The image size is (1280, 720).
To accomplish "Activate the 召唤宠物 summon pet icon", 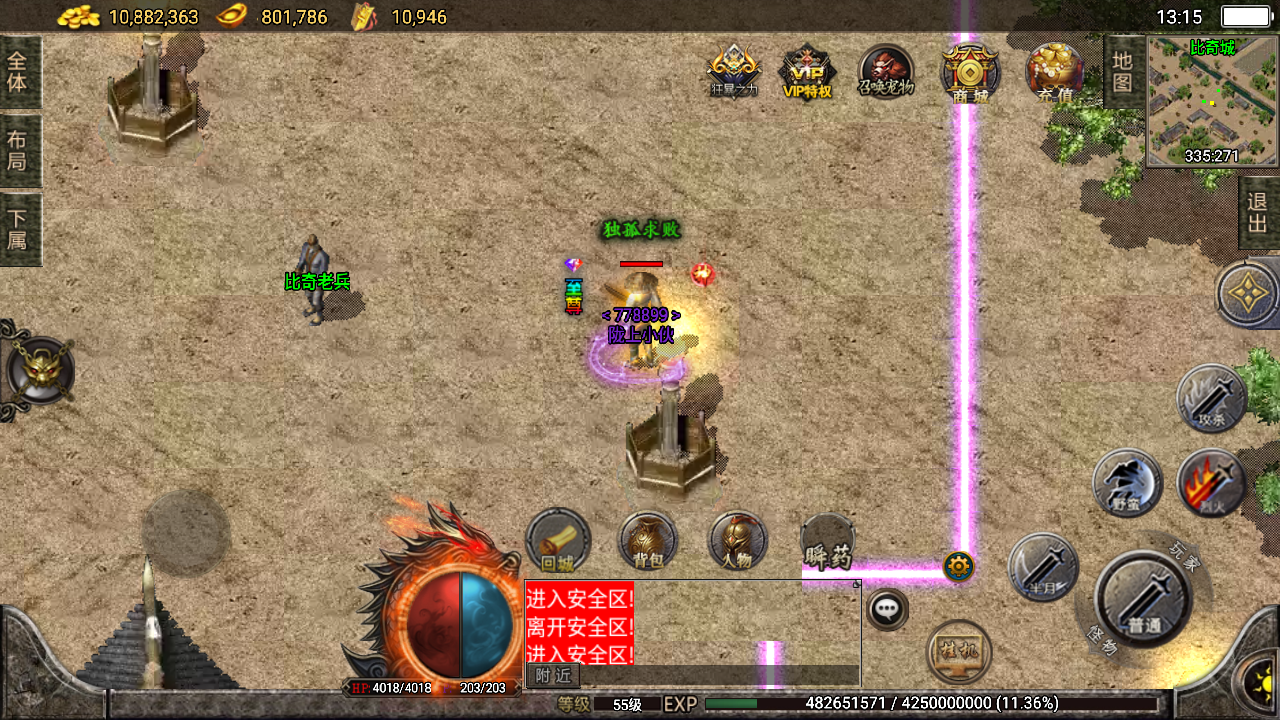I will tap(886, 72).
